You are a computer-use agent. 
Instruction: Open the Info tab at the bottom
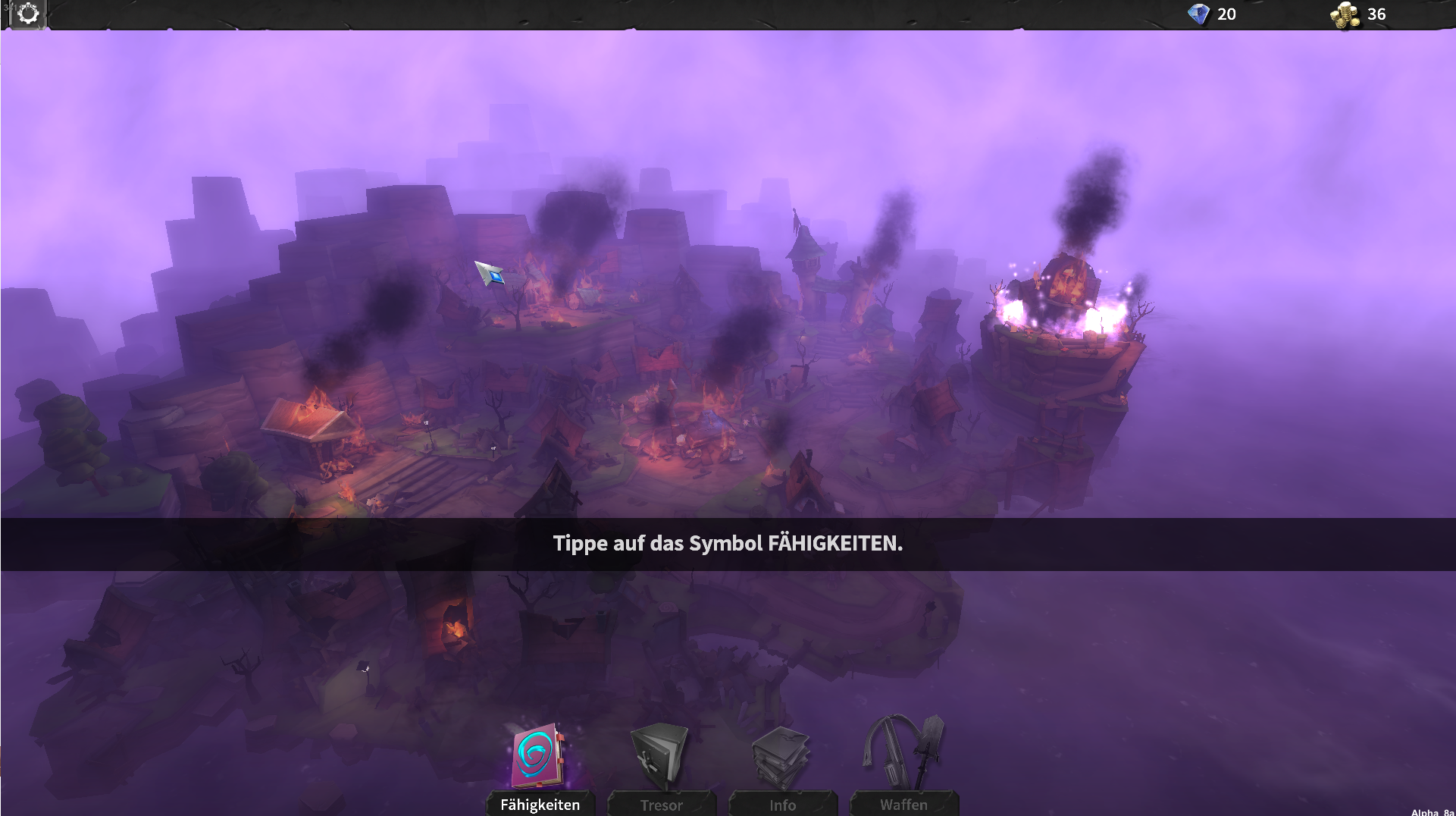[783, 805]
